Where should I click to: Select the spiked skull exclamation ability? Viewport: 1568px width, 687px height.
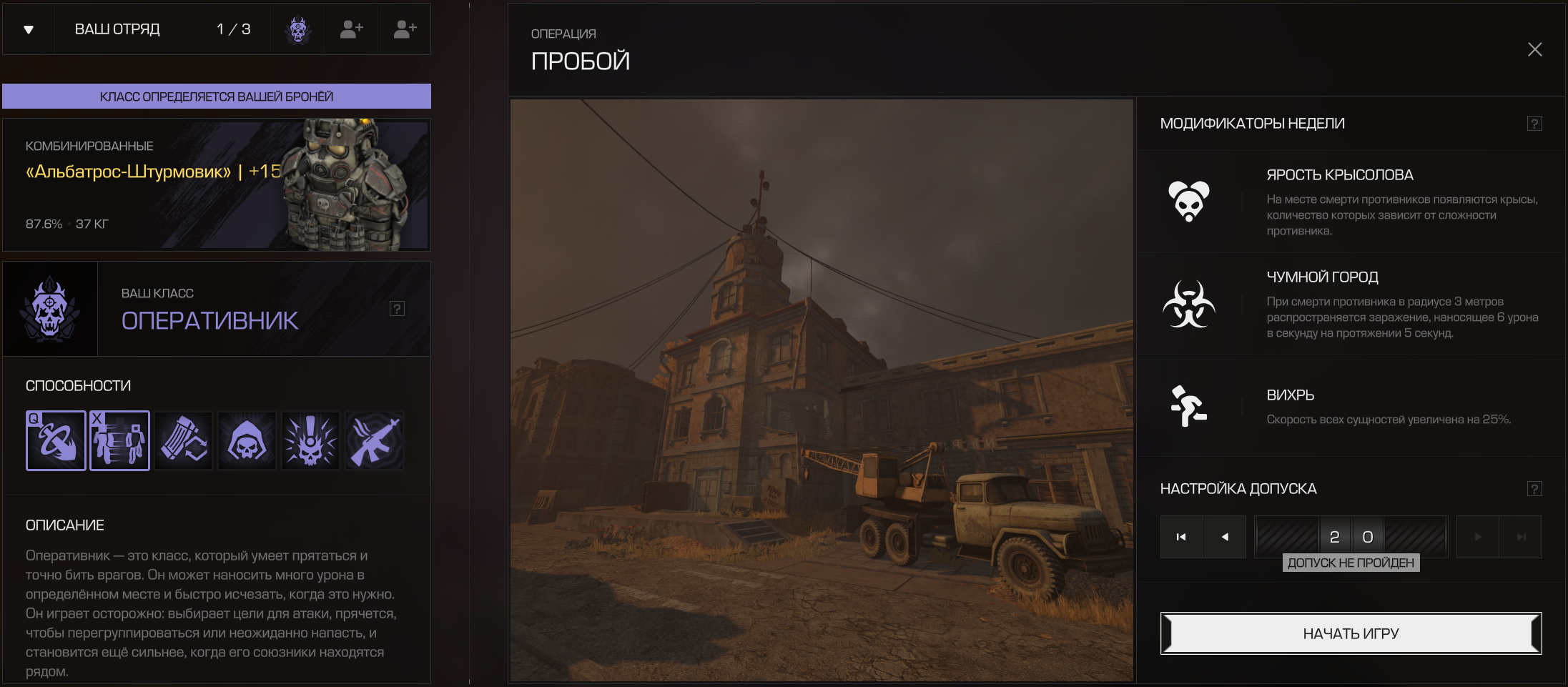click(310, 440)
